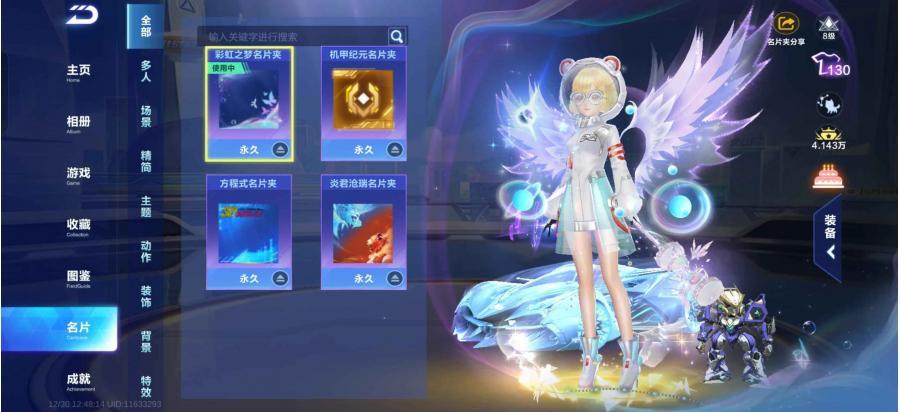Select the 名片 card menu entry
Image resolution: width=900 pixels, height=412 pixels.
pos(78,328)
